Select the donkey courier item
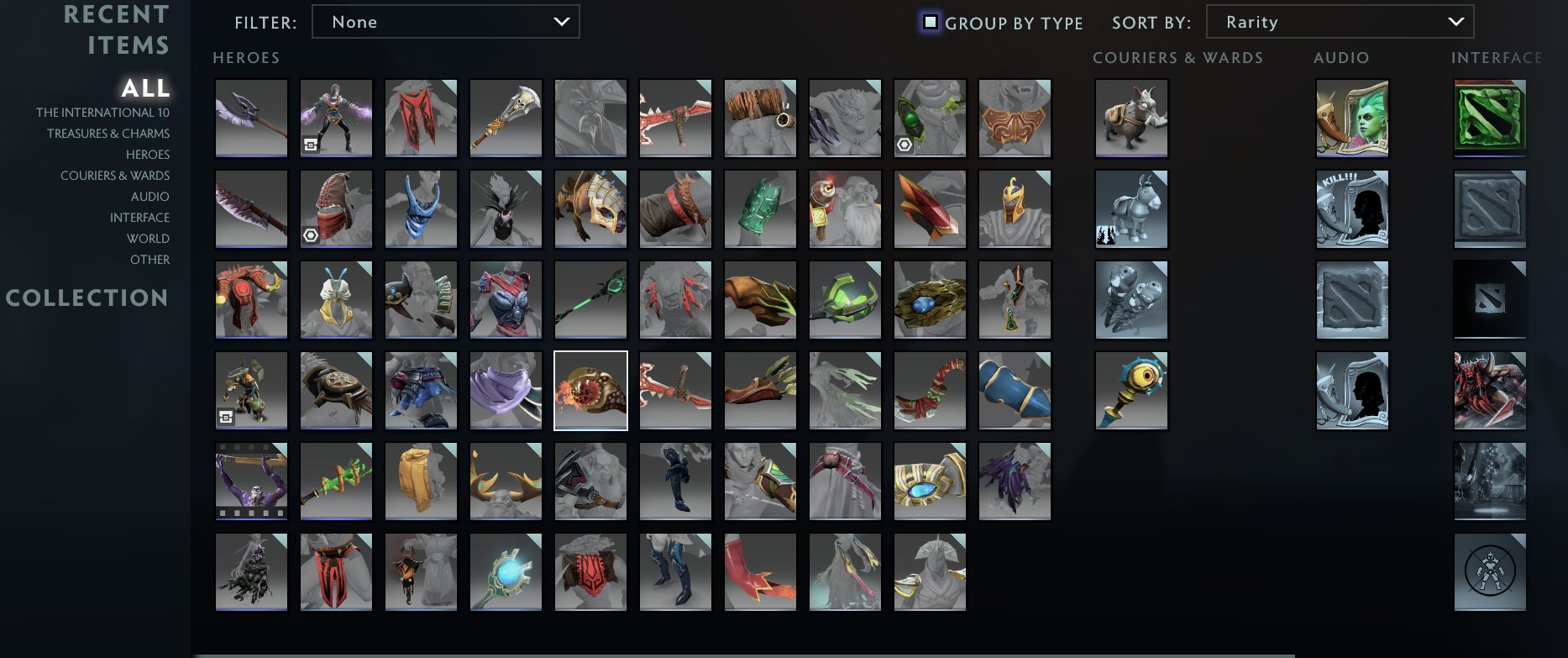Viewport: 1568px width, 658px height. (1131, 209)
